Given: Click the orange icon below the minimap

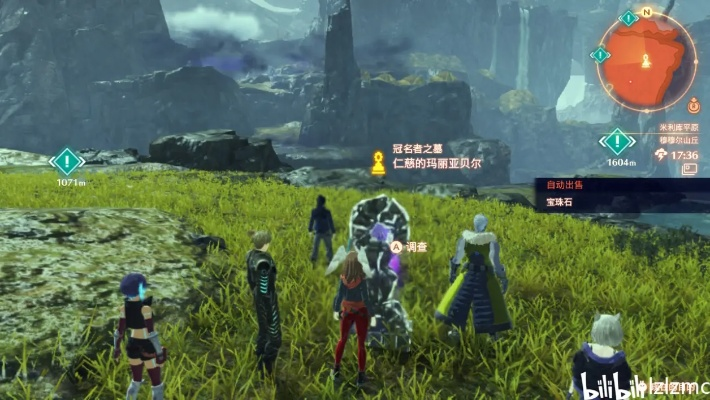Looking at the screenshot, I should [x=693, y=102].
